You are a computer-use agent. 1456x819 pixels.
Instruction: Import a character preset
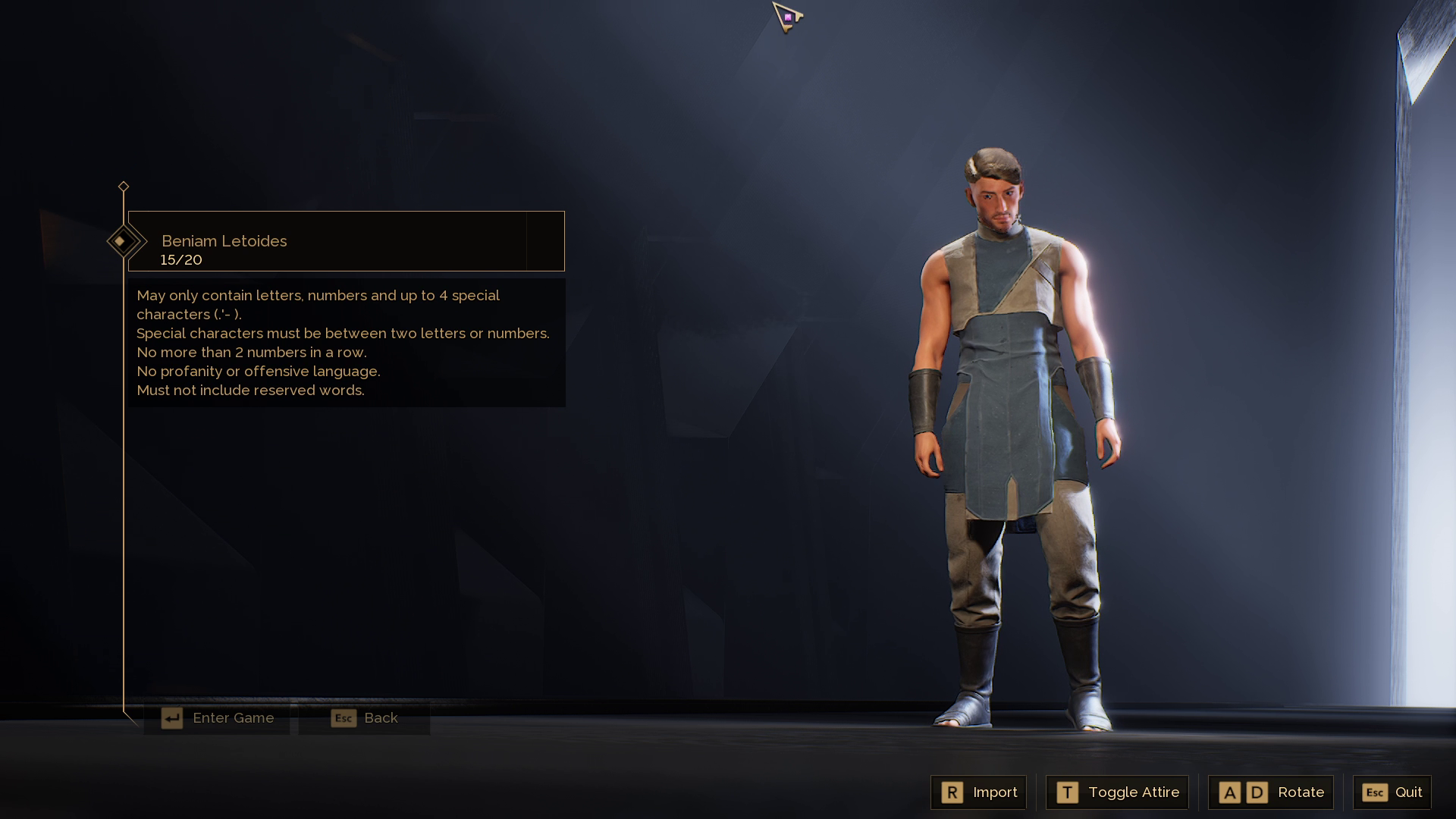(979, 792)
